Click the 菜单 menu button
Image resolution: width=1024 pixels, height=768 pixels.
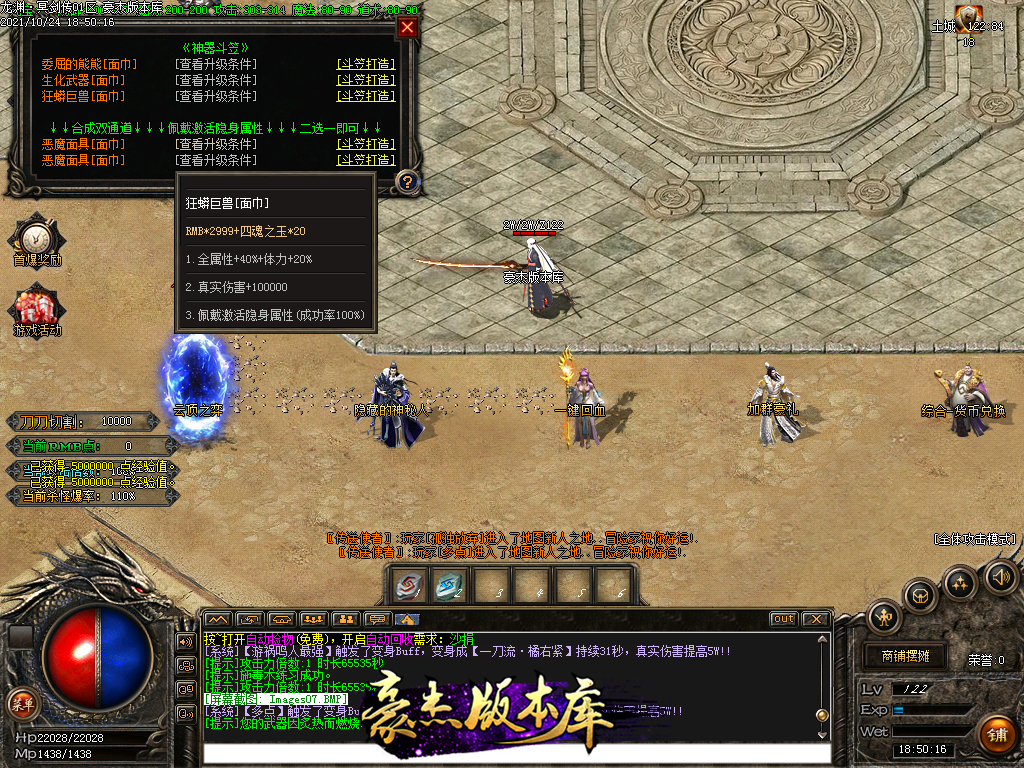(x=22, y=702)
